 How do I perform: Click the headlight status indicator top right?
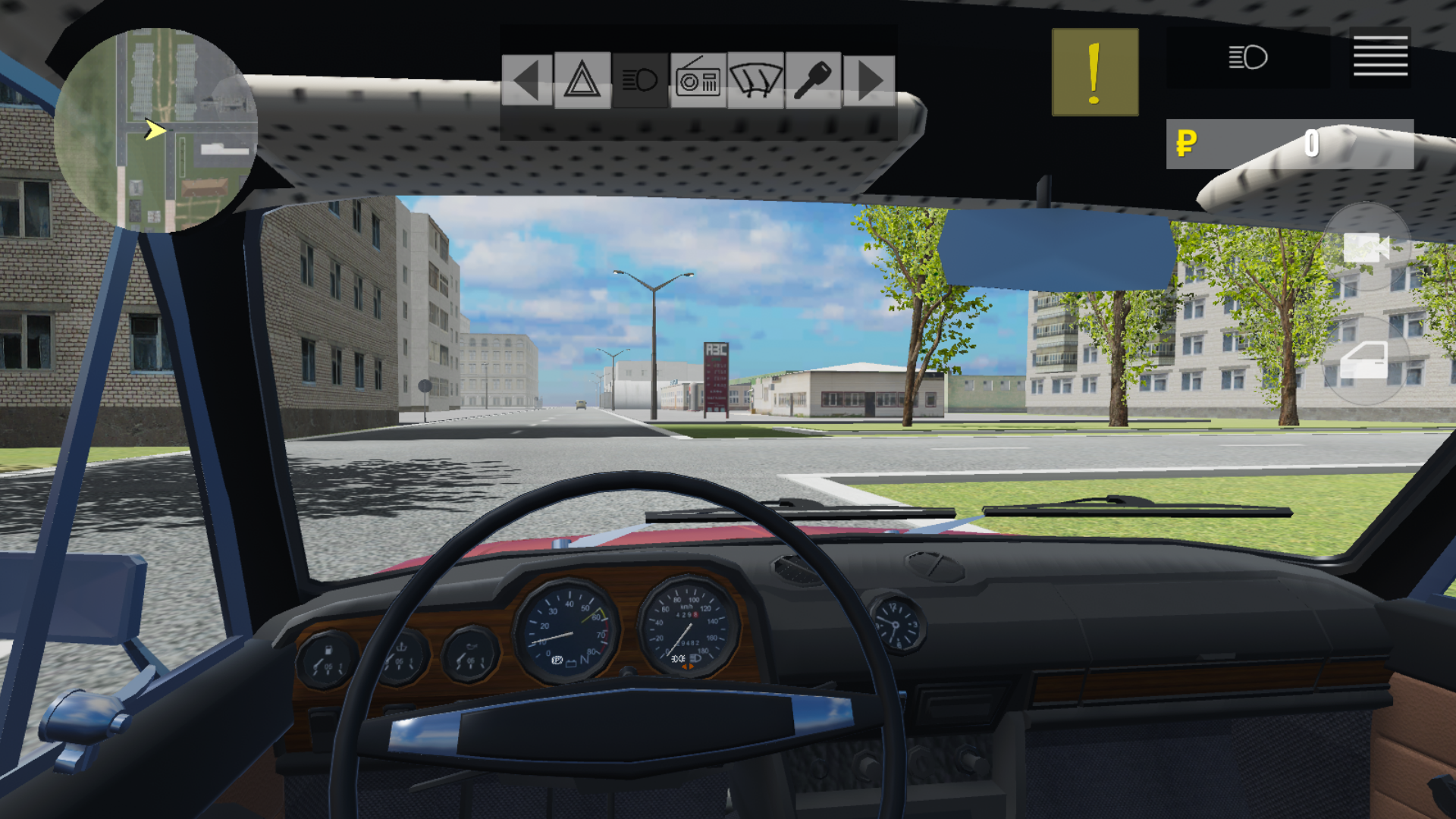(1248, 56)
